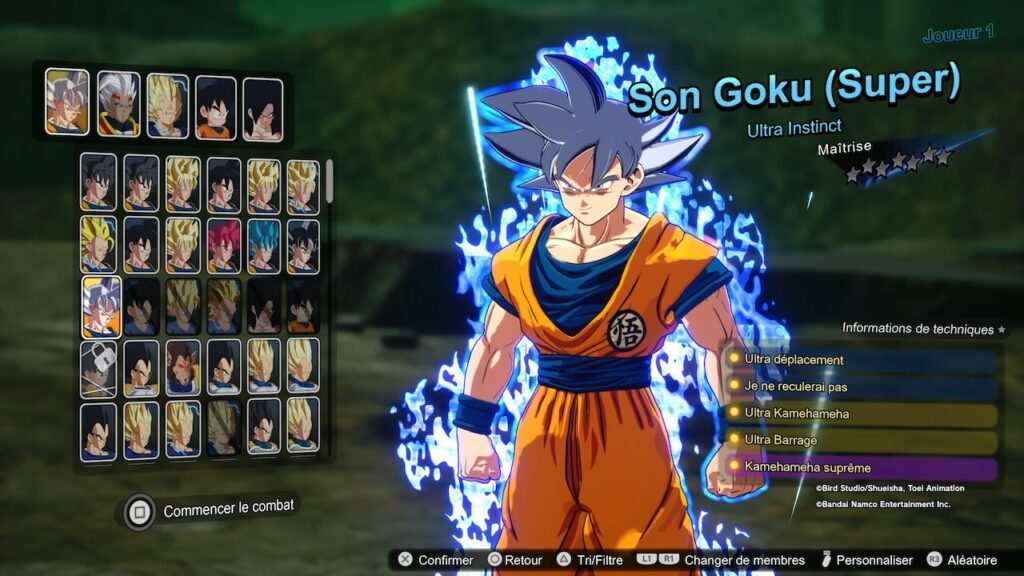
Task: Pick the Great Ape Vegeta portrait
Action: pos(183,367)
